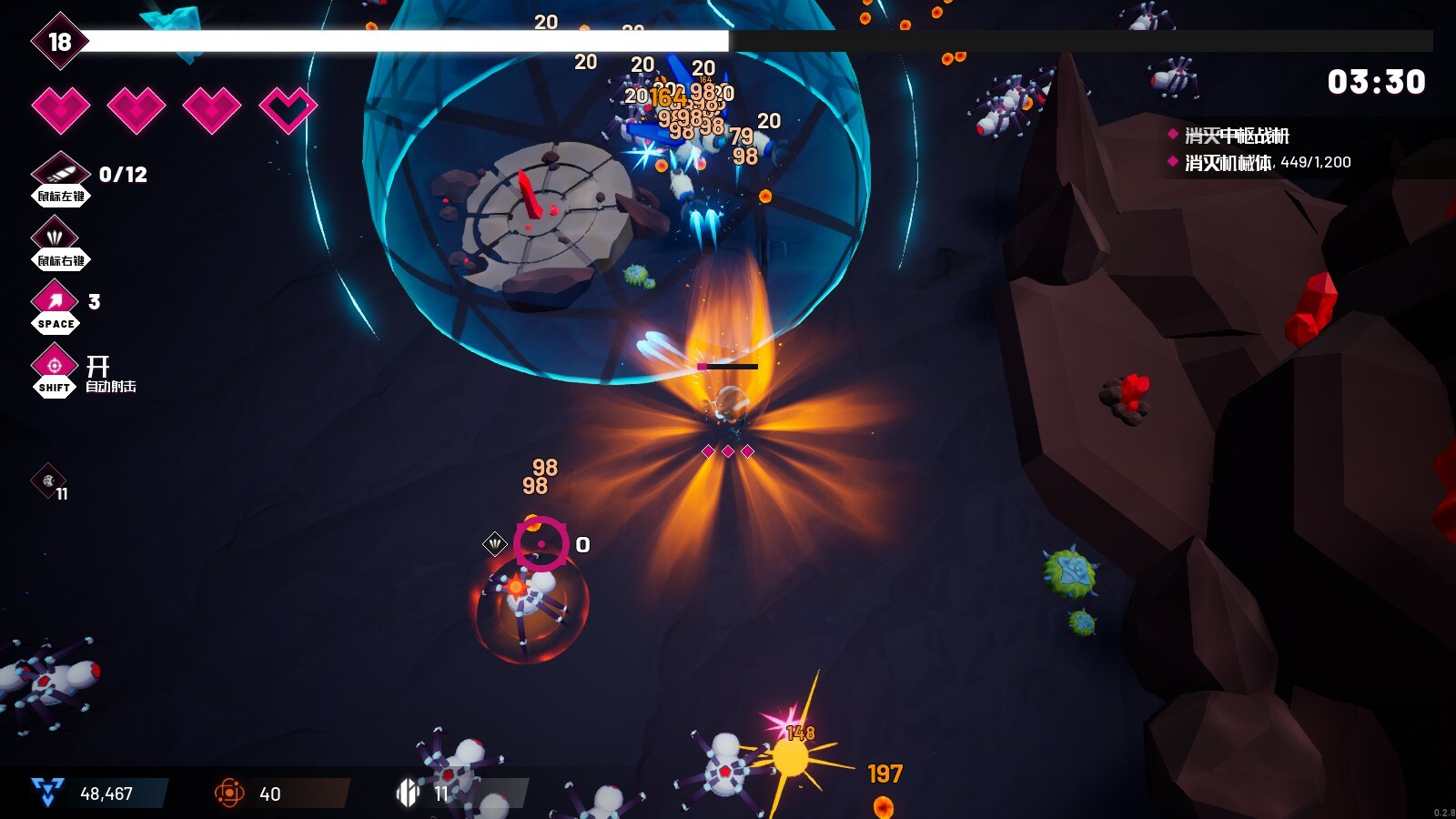Select the 消灭机械体 objective entry
1456x819 pixels.
coord(1228,162)
